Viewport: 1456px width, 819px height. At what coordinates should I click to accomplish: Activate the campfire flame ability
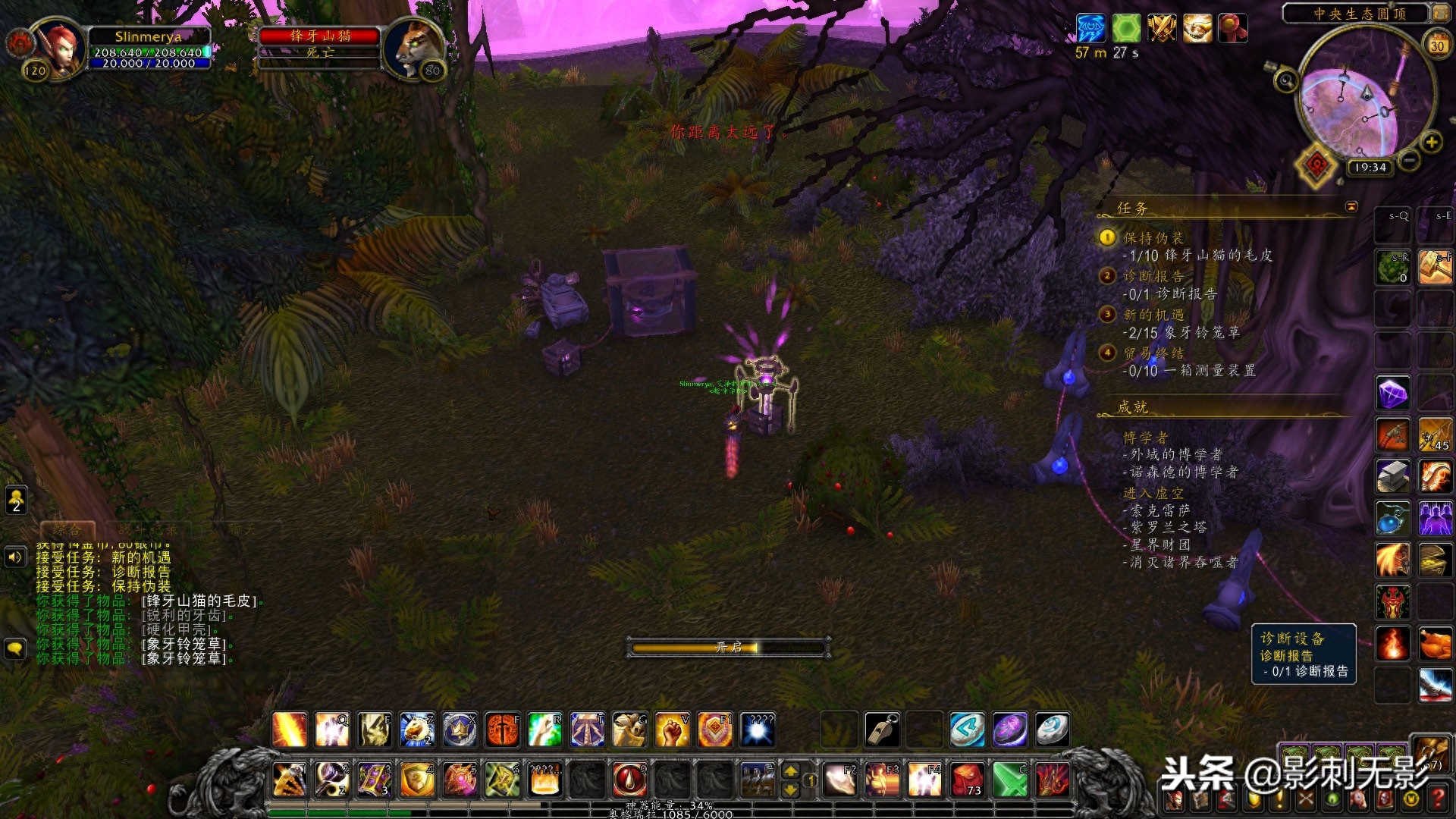point(1393,644)
